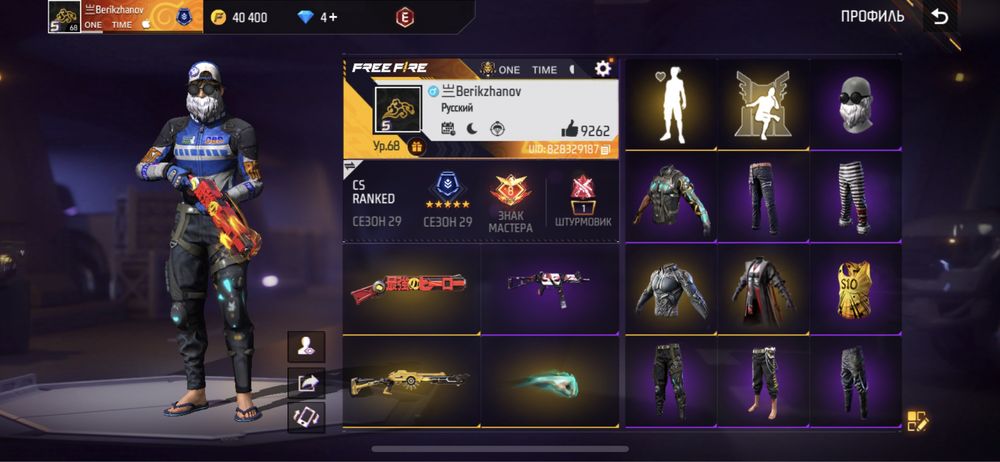1000x462 pixels.
Task: Select the yellow SIO jersey slot
Action: (855, 290)
